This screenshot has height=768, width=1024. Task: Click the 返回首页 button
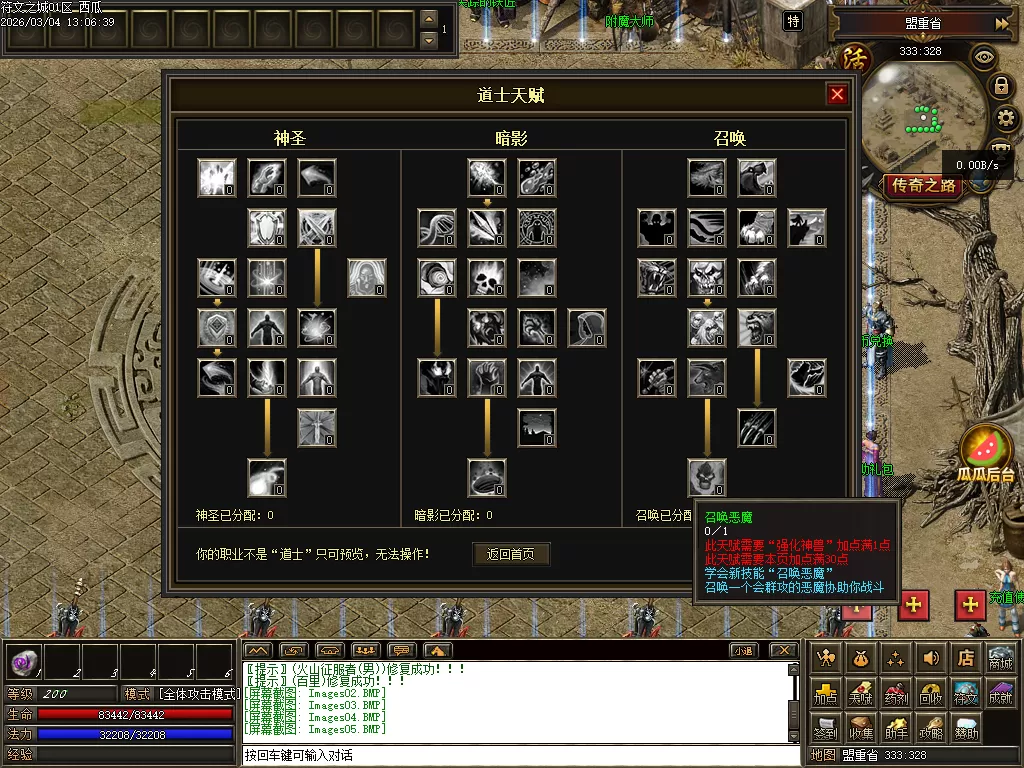(x=511, y=554)
